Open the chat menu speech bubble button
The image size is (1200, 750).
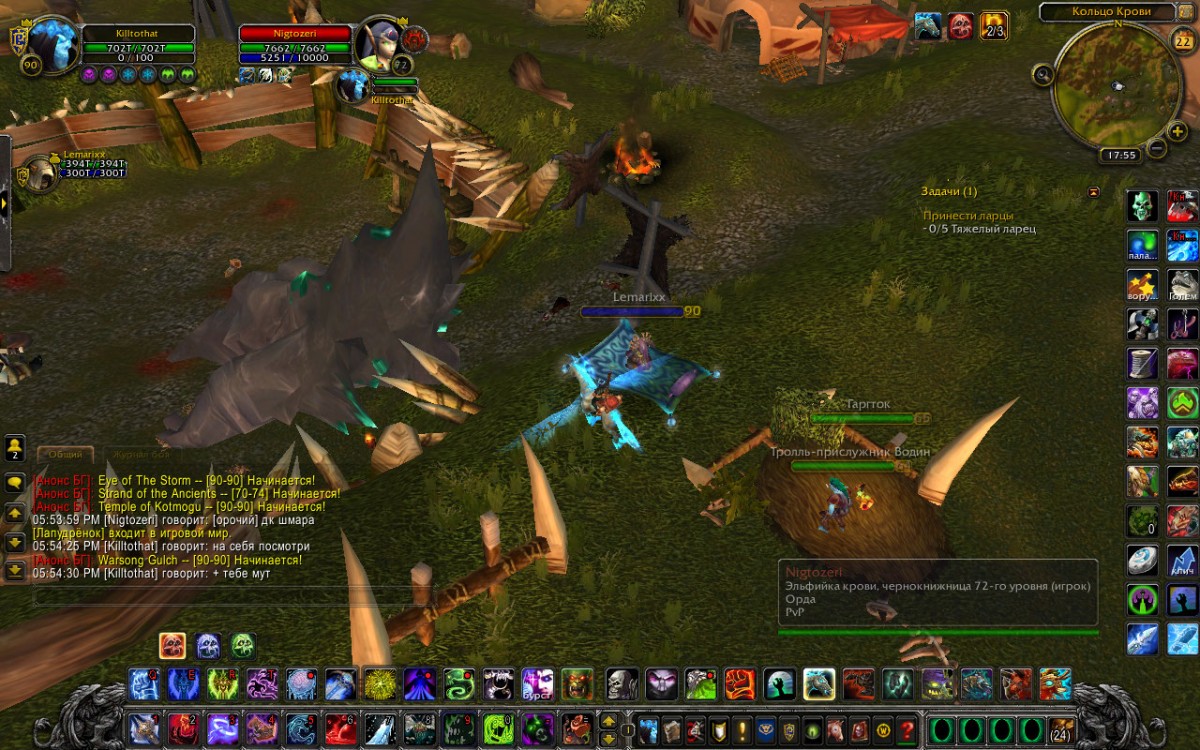click(15, 482)
